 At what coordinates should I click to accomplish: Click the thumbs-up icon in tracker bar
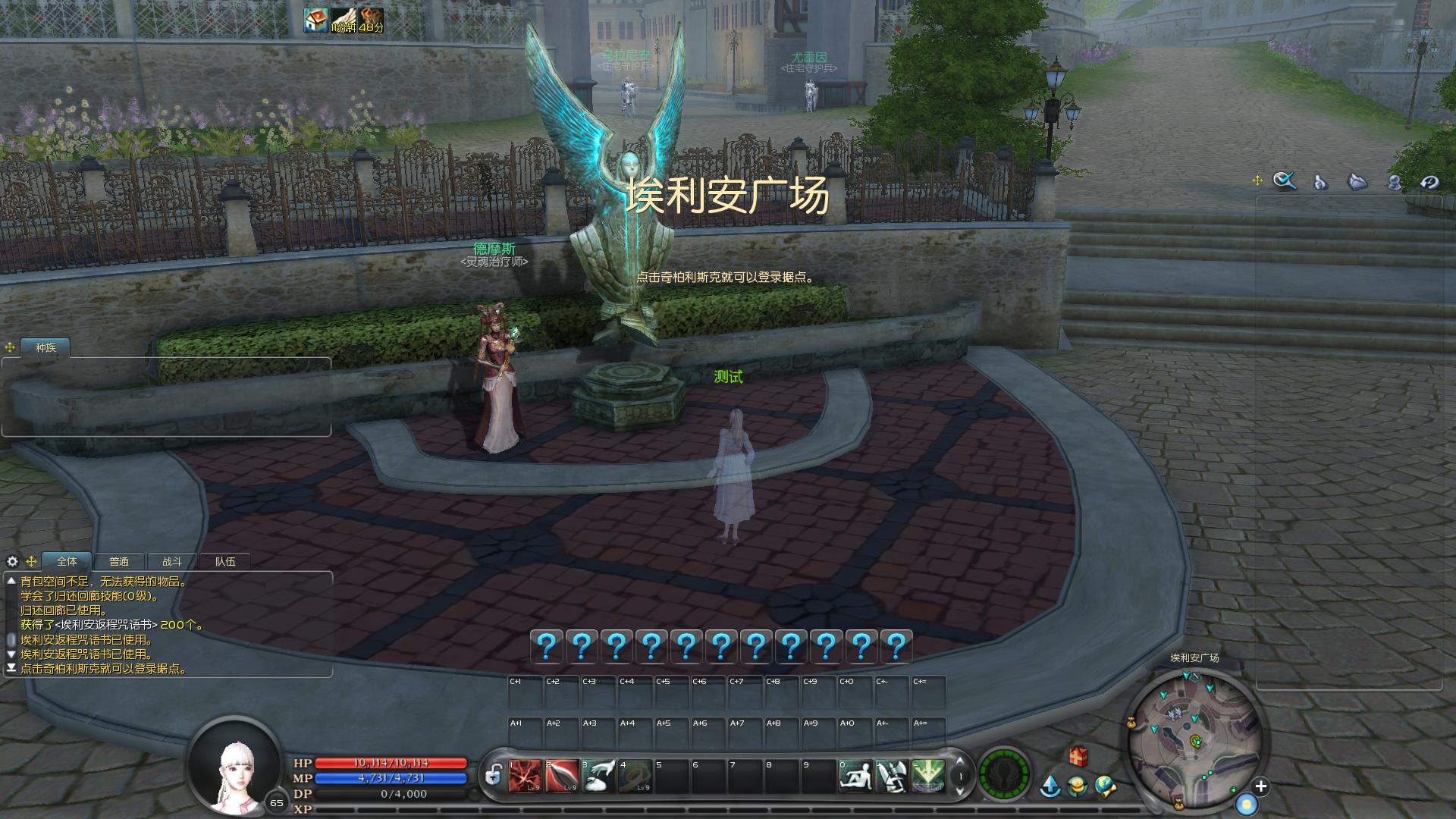[1320, 182]
